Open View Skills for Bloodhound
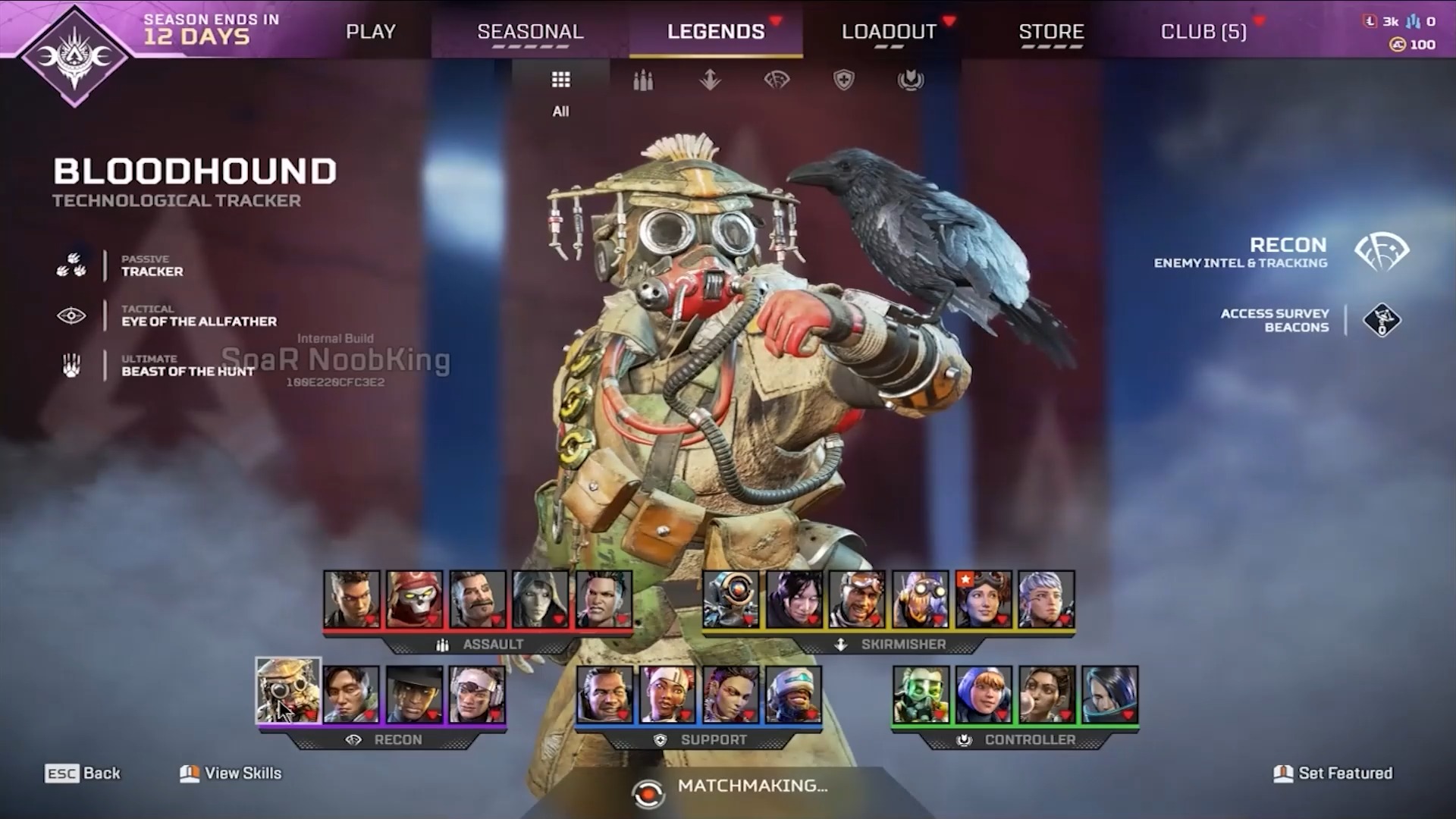Image resolution: width=1456 pixels, height=819 pixels. [x=229, y=773]
